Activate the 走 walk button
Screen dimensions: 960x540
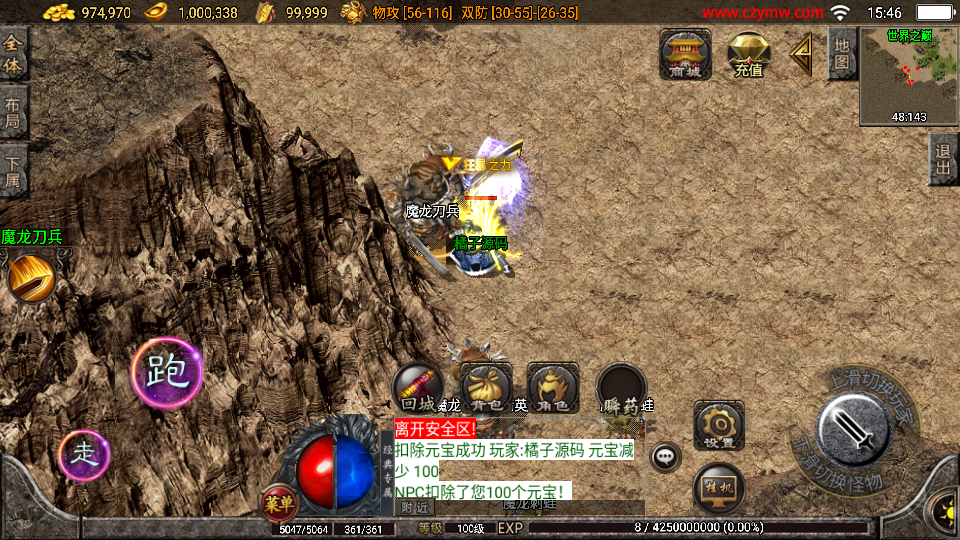(84, 455)
